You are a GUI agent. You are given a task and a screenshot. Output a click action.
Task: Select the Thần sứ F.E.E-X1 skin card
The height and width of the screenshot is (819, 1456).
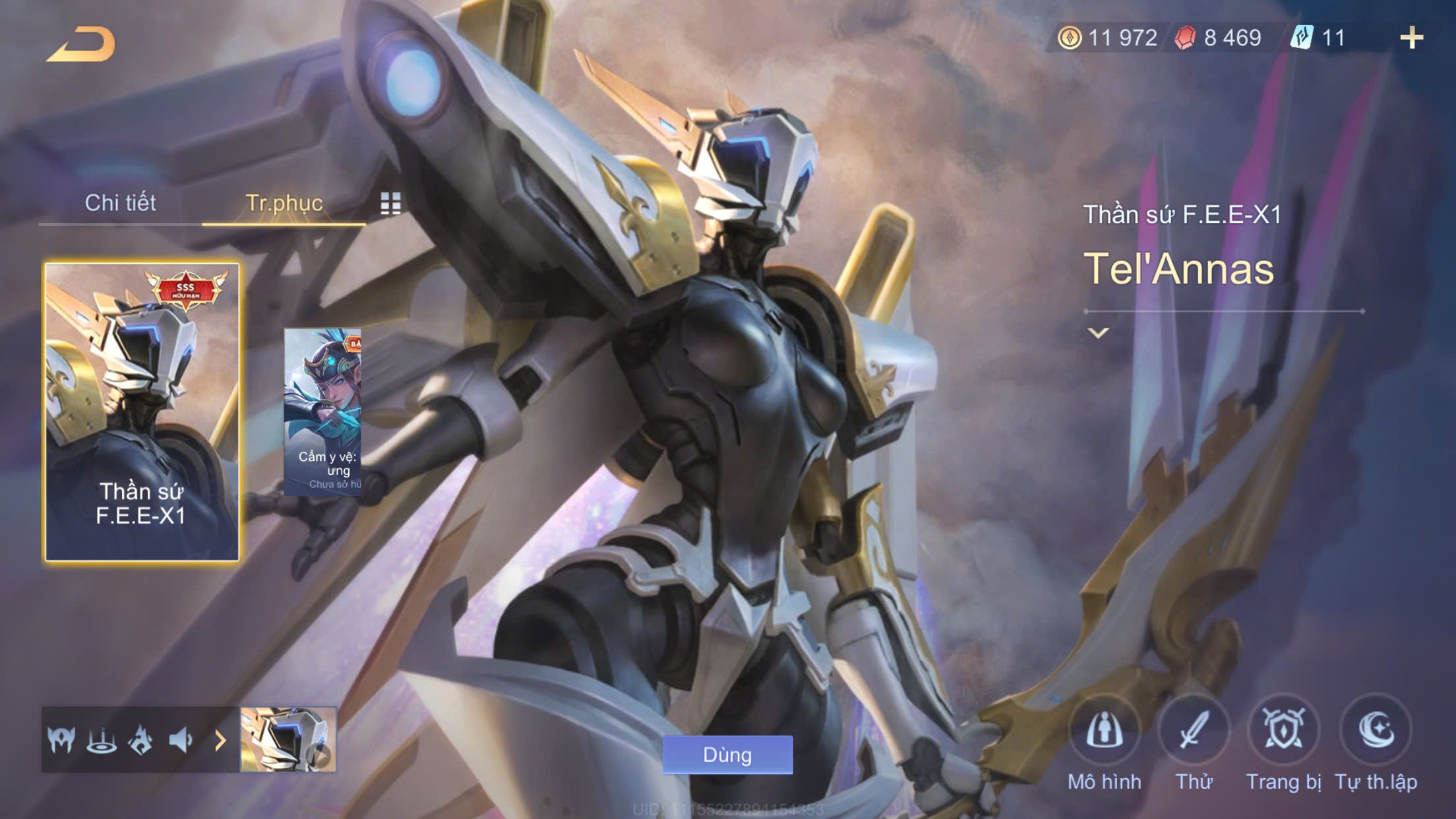click(142, 412)
